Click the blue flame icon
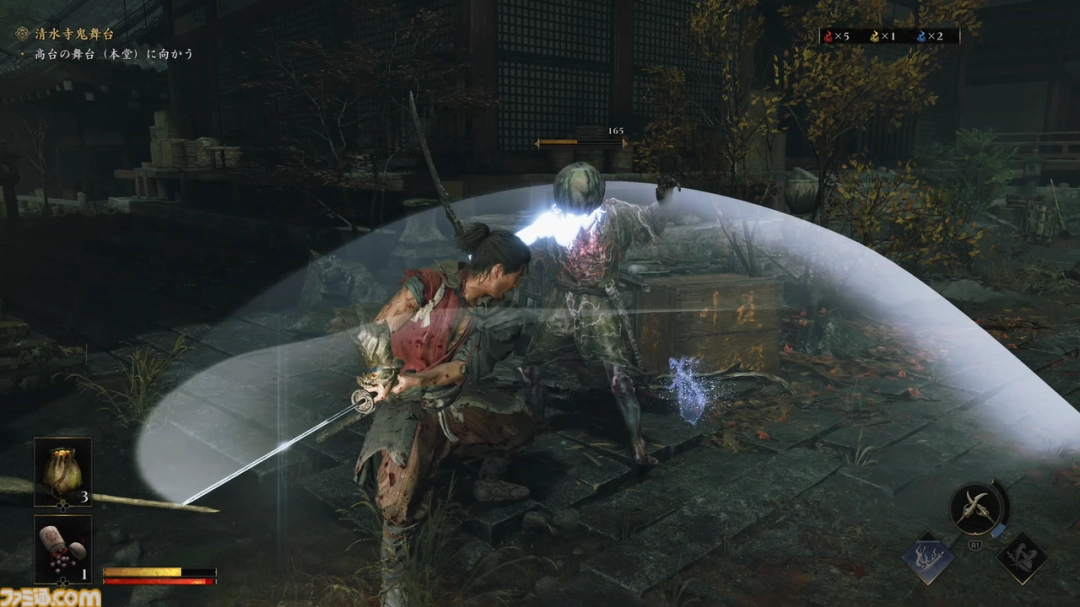The image size is (1080, 607). coord(920,37)
